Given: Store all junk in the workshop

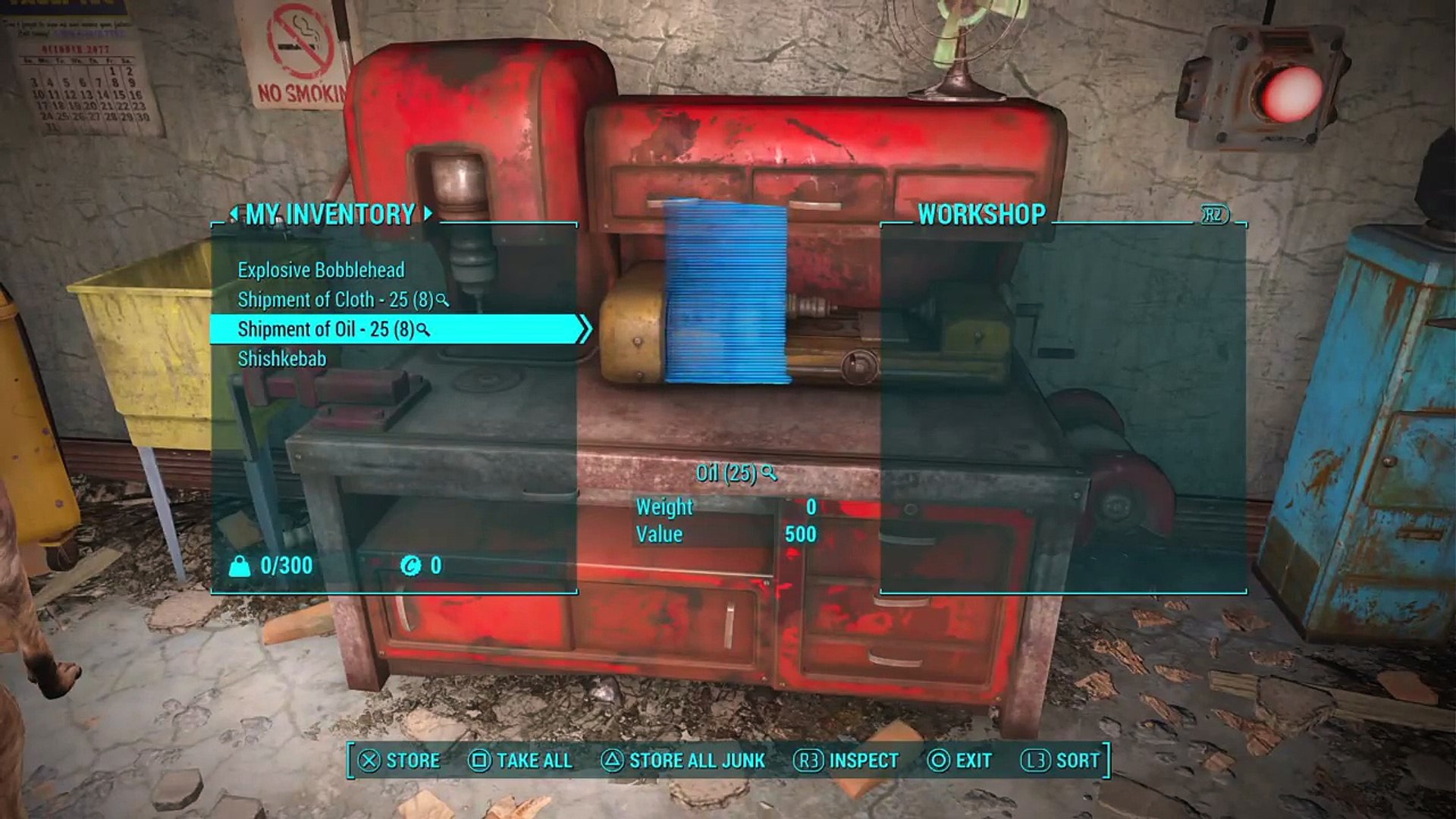Looking at the screenshot, I should pyautogui.click(x=682, y=760).
